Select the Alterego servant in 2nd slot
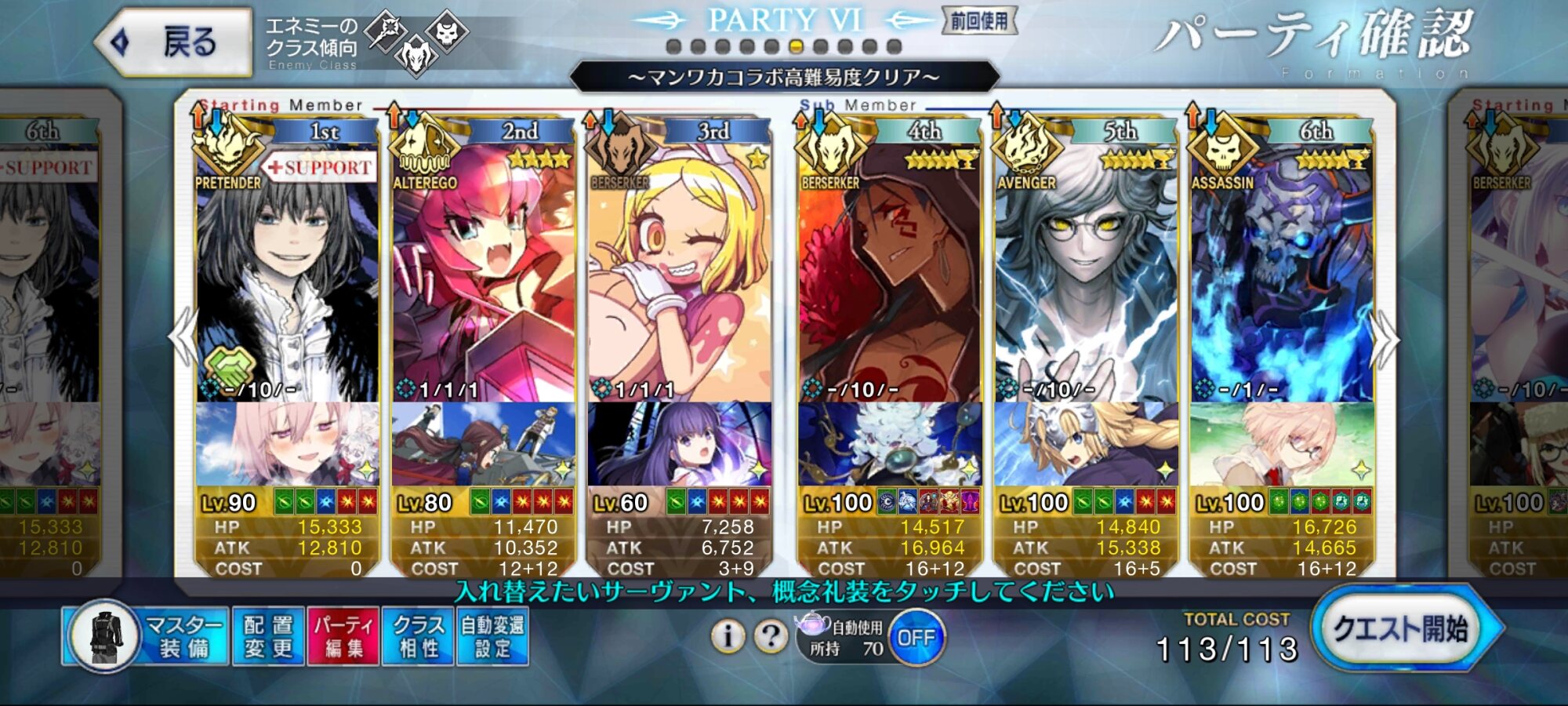This screenshot has width=1568, height=706. point(483,275)
